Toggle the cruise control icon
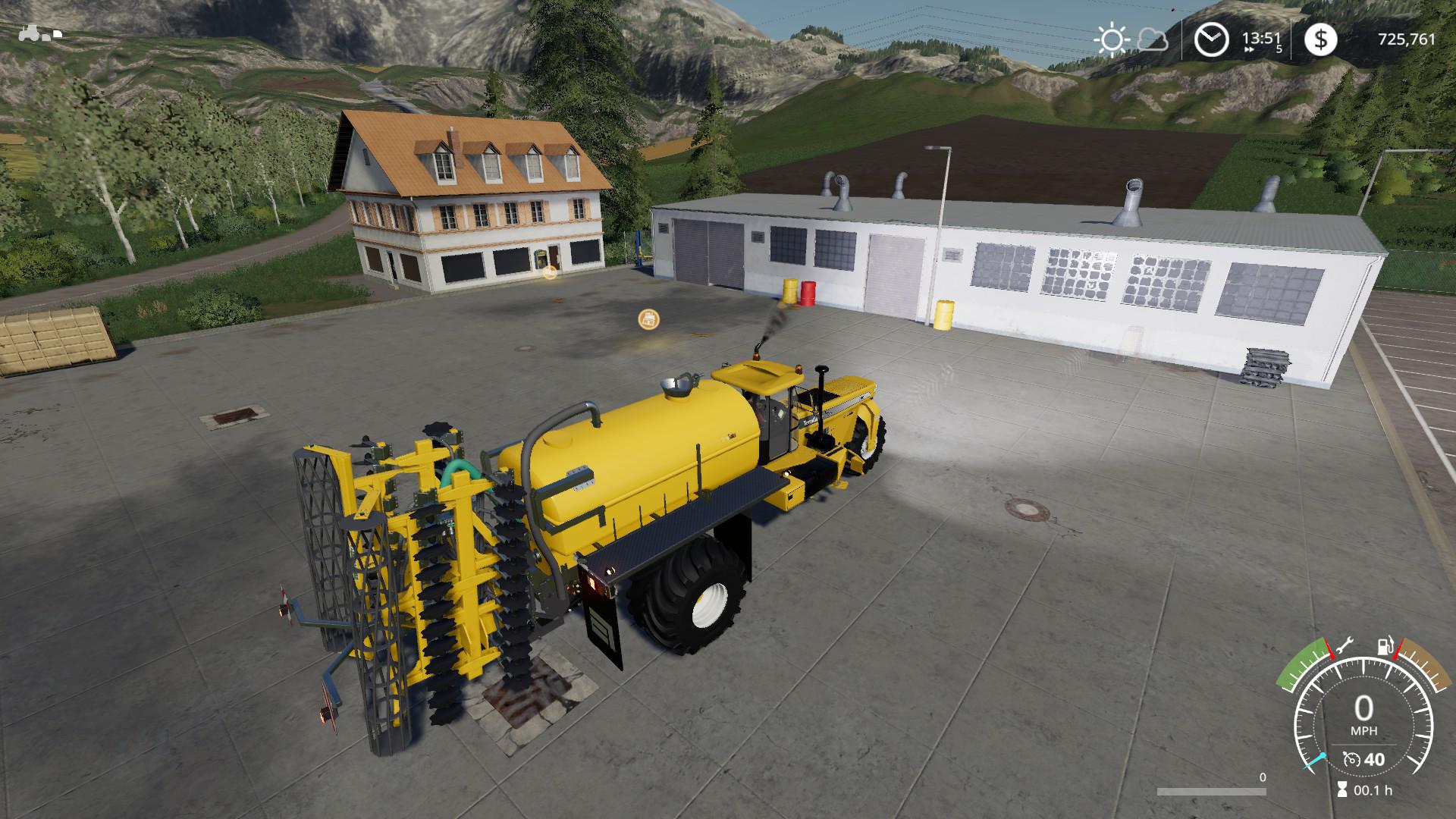The width and height of the screenshot is (1456, 819). [1350, 759]
